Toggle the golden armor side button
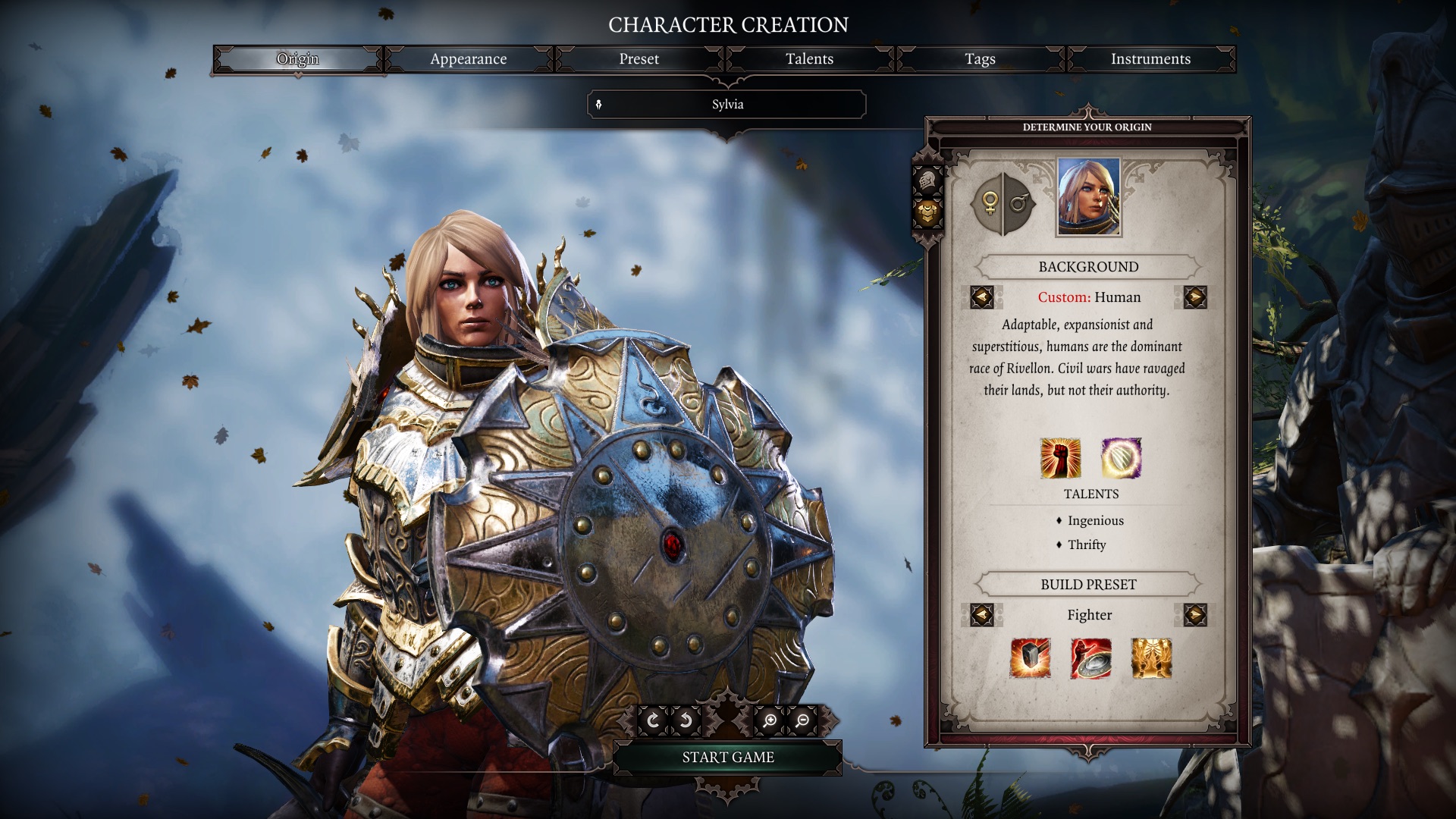This screenshot has width=1456, height=819. click(x=927, y=215)
